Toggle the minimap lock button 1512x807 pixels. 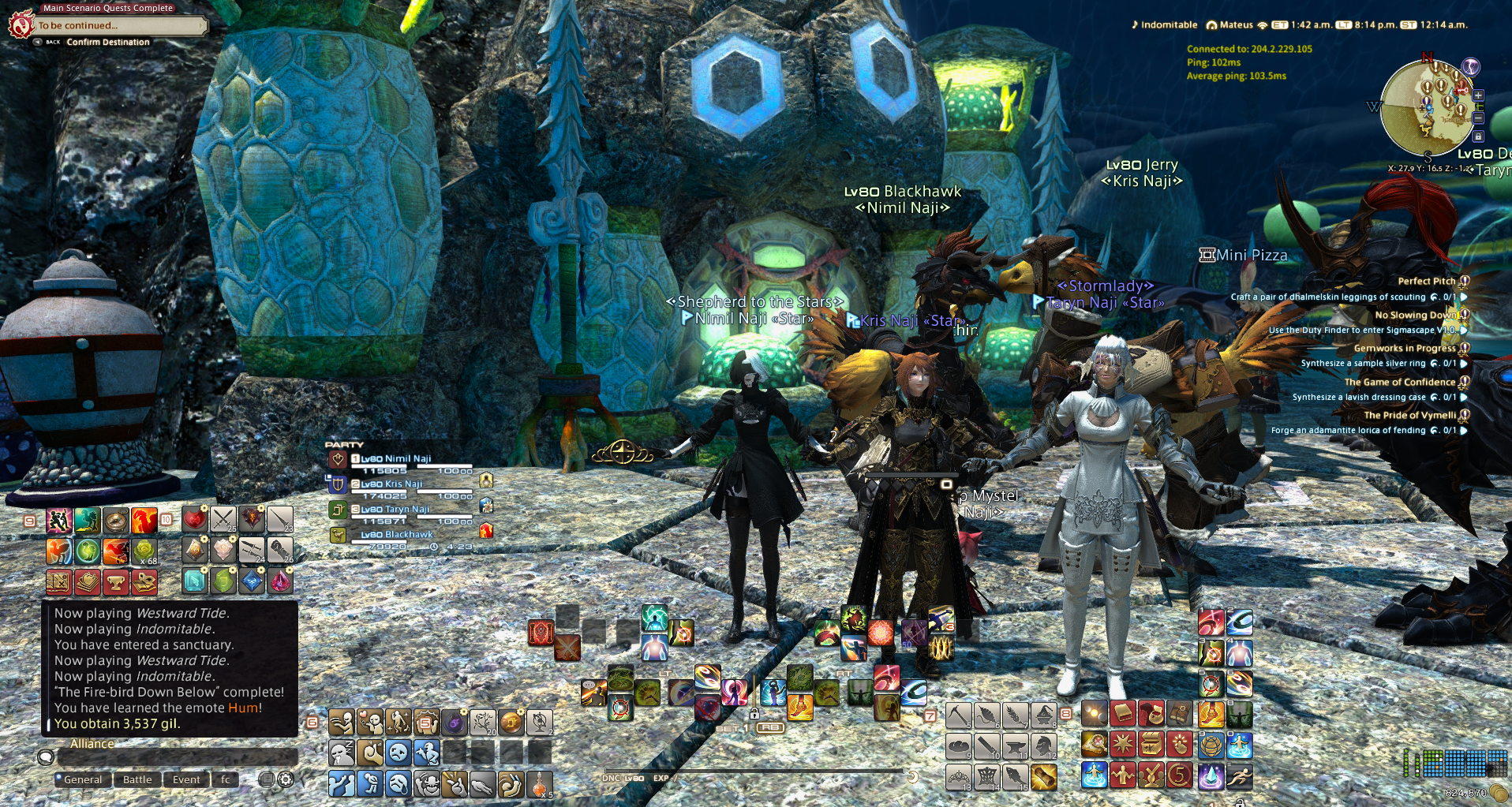coord(1478,136)
